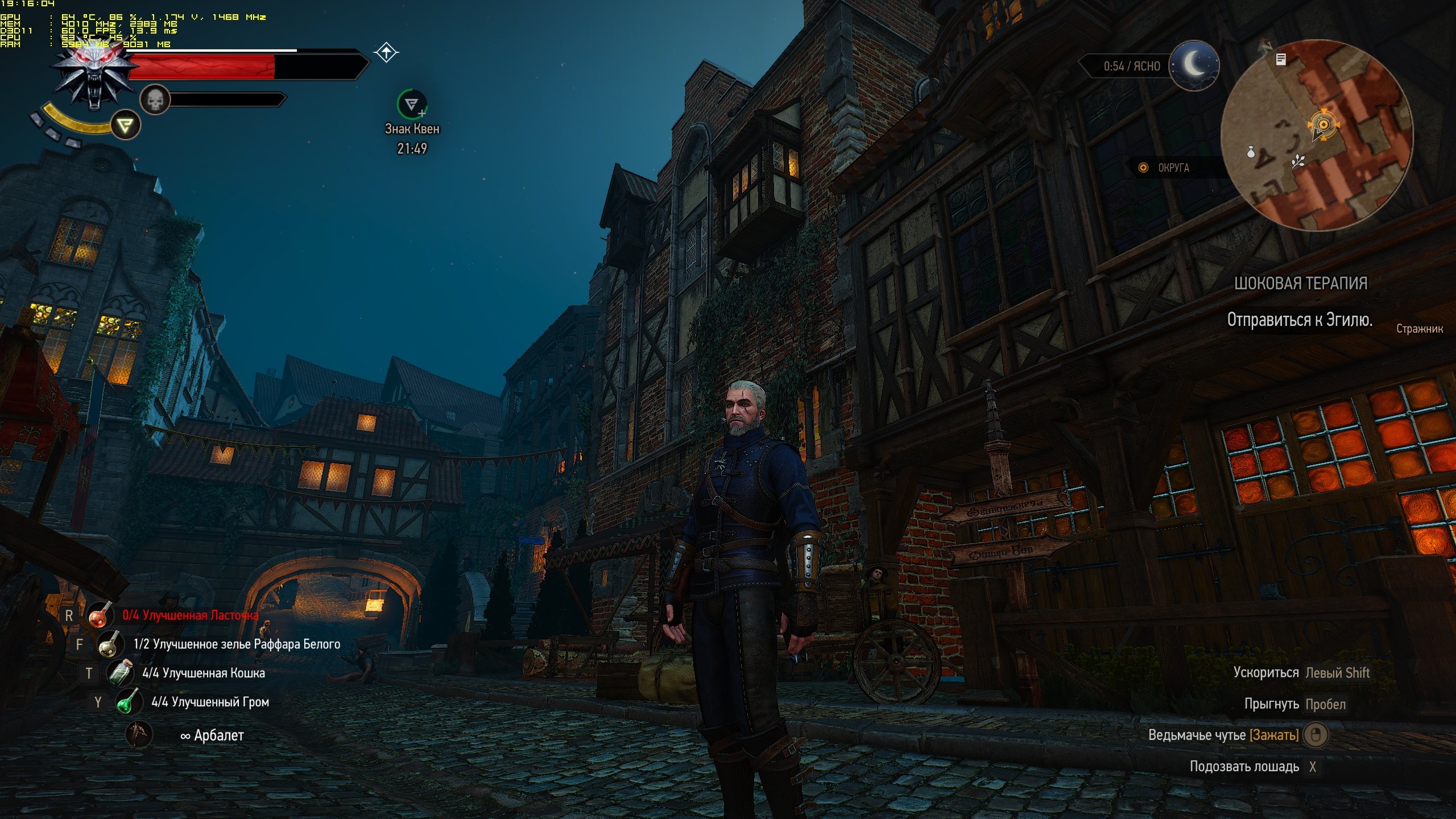This screenshot has height=819, width=1456.
Task: Choose the Enhanced Cat potion slot
Action: click(120, 673)
